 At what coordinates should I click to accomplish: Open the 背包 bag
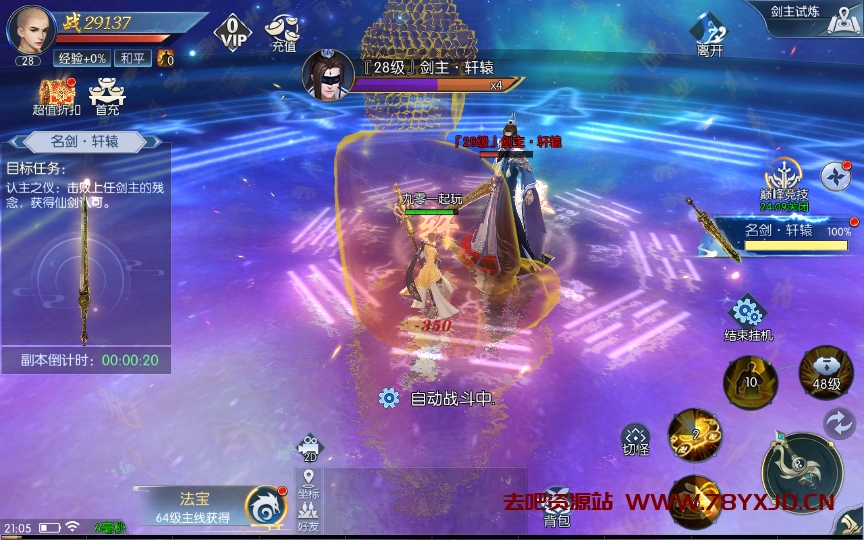557,506
